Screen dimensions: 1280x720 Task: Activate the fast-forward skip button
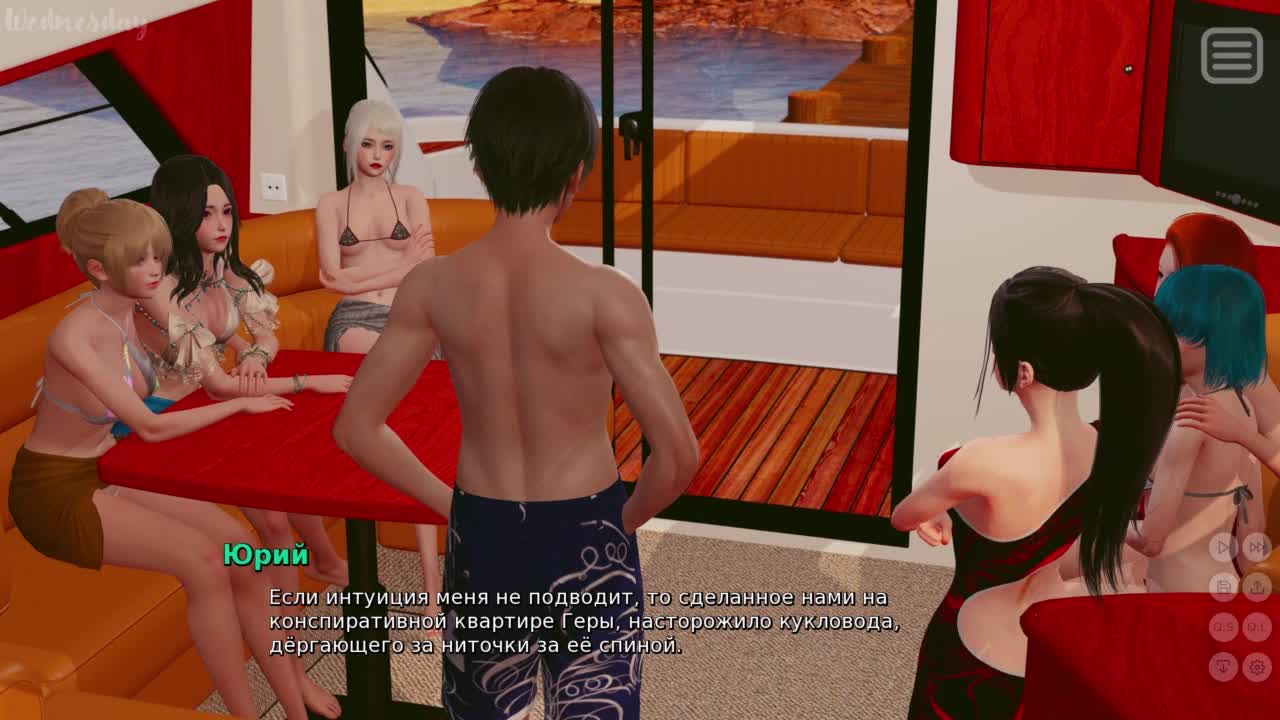pyautogui.click(x=1257, y=547)
